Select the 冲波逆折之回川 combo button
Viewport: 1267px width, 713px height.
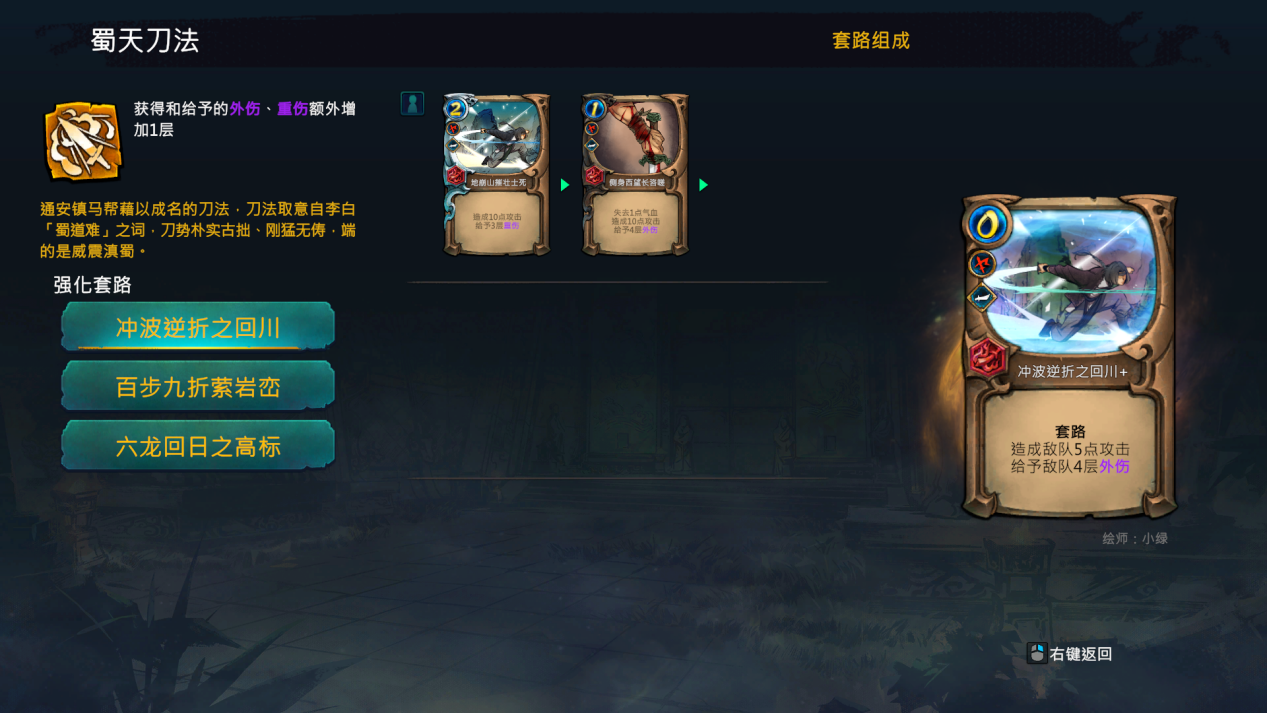click(198, 327)
